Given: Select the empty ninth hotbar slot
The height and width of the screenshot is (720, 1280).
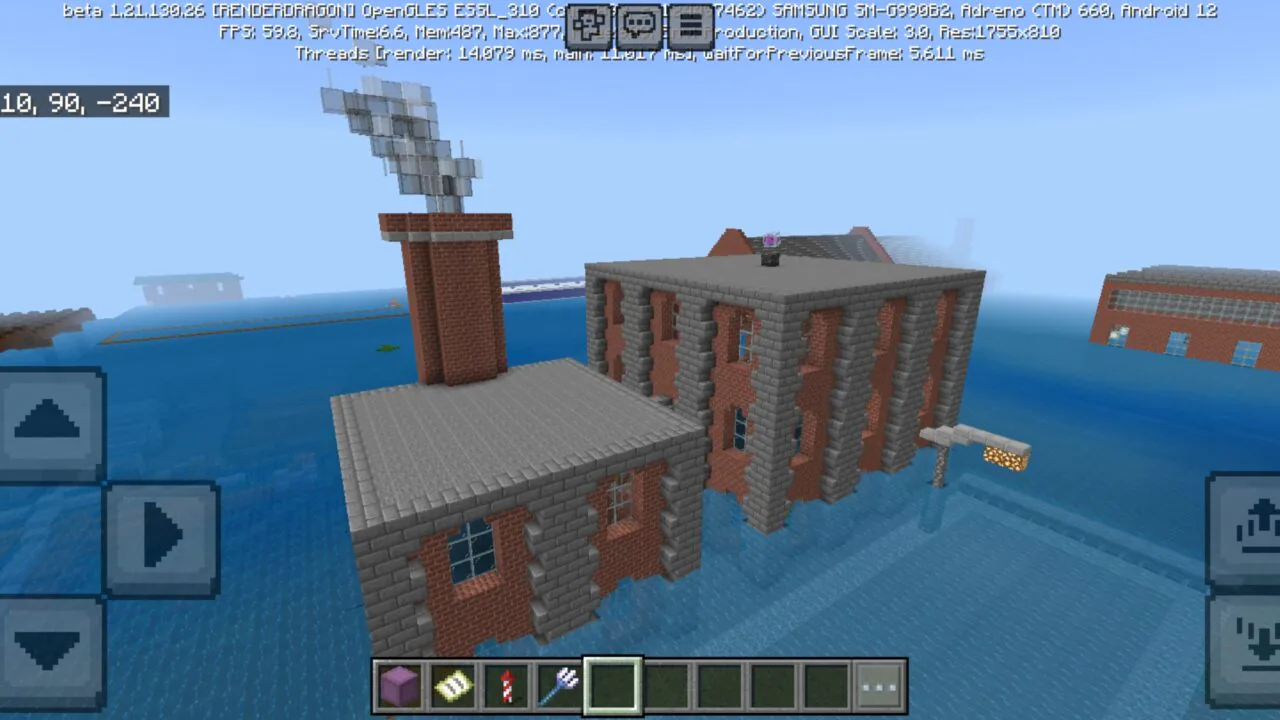Looking at the screenshot, I should point(826,683).
